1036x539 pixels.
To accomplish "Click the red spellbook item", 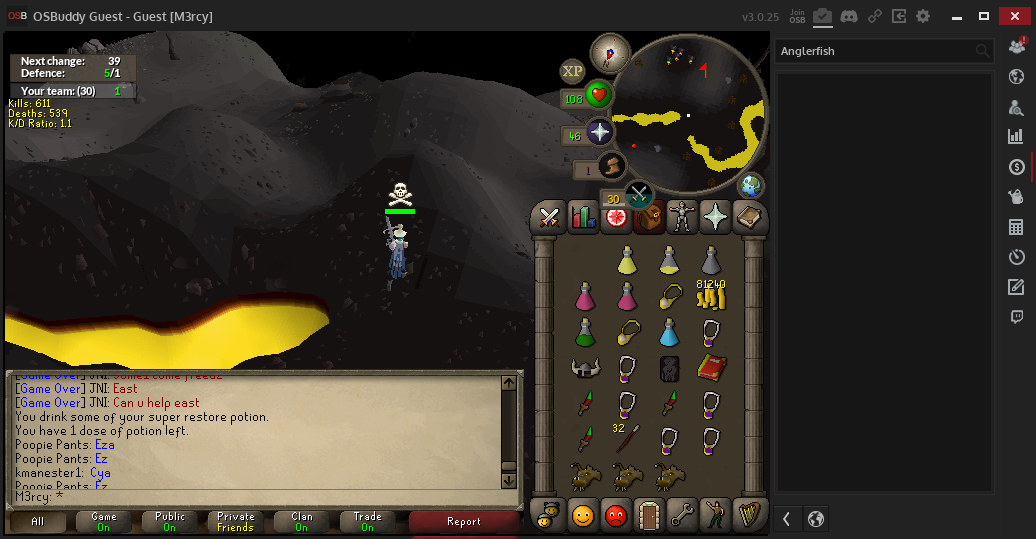I will (x=711, y=367).
